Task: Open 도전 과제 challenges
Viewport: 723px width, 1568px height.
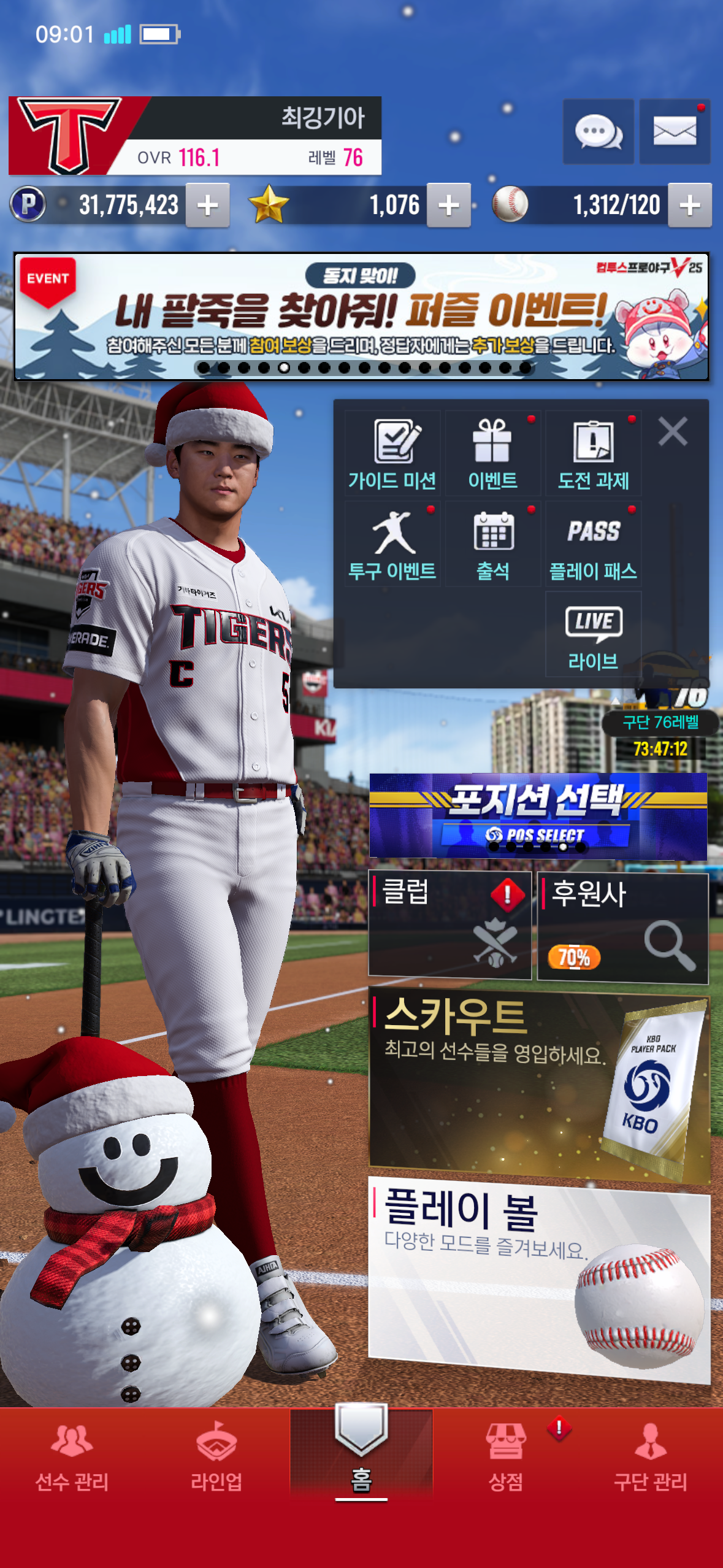Action: coord(593,454)
